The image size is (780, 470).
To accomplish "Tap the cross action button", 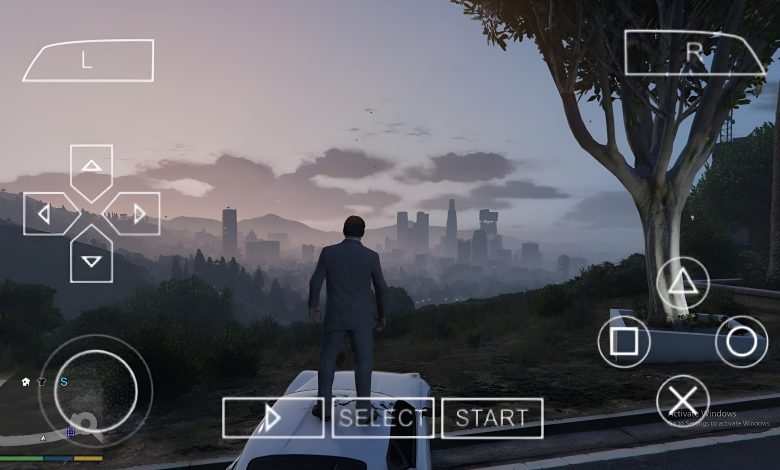I will click(683, 401).
